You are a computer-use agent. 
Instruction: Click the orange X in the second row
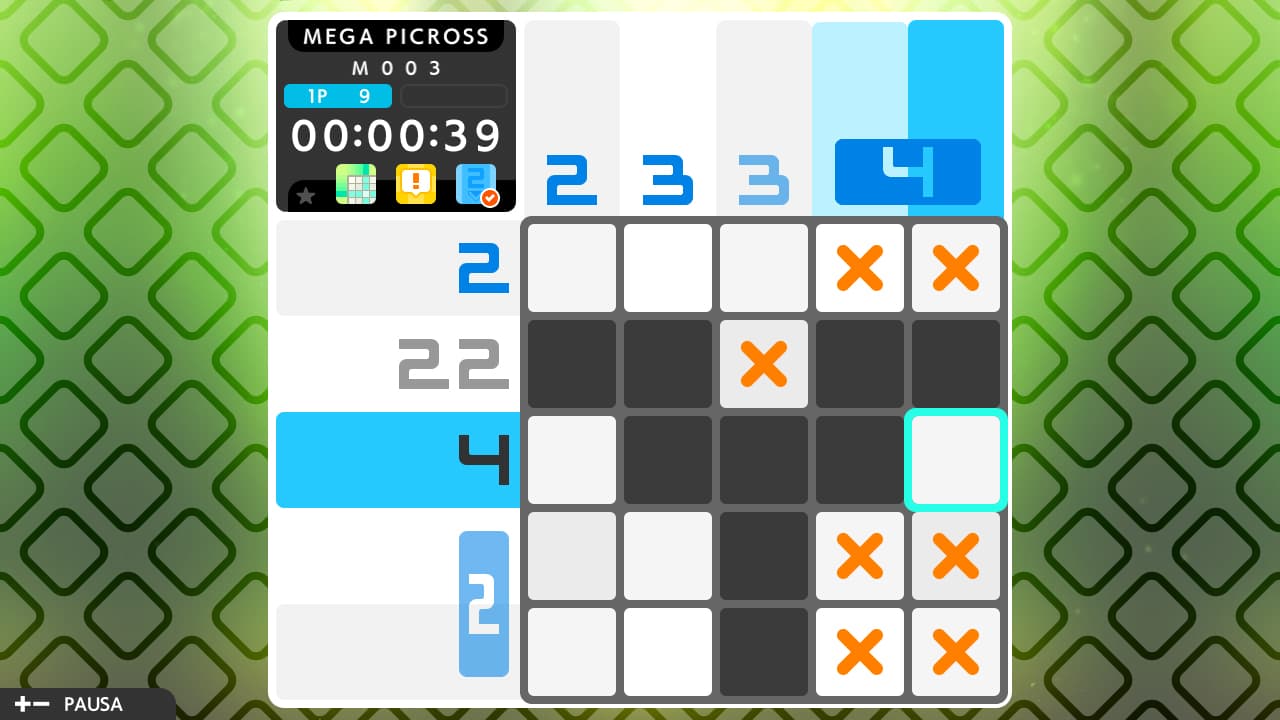coord(764,364)
